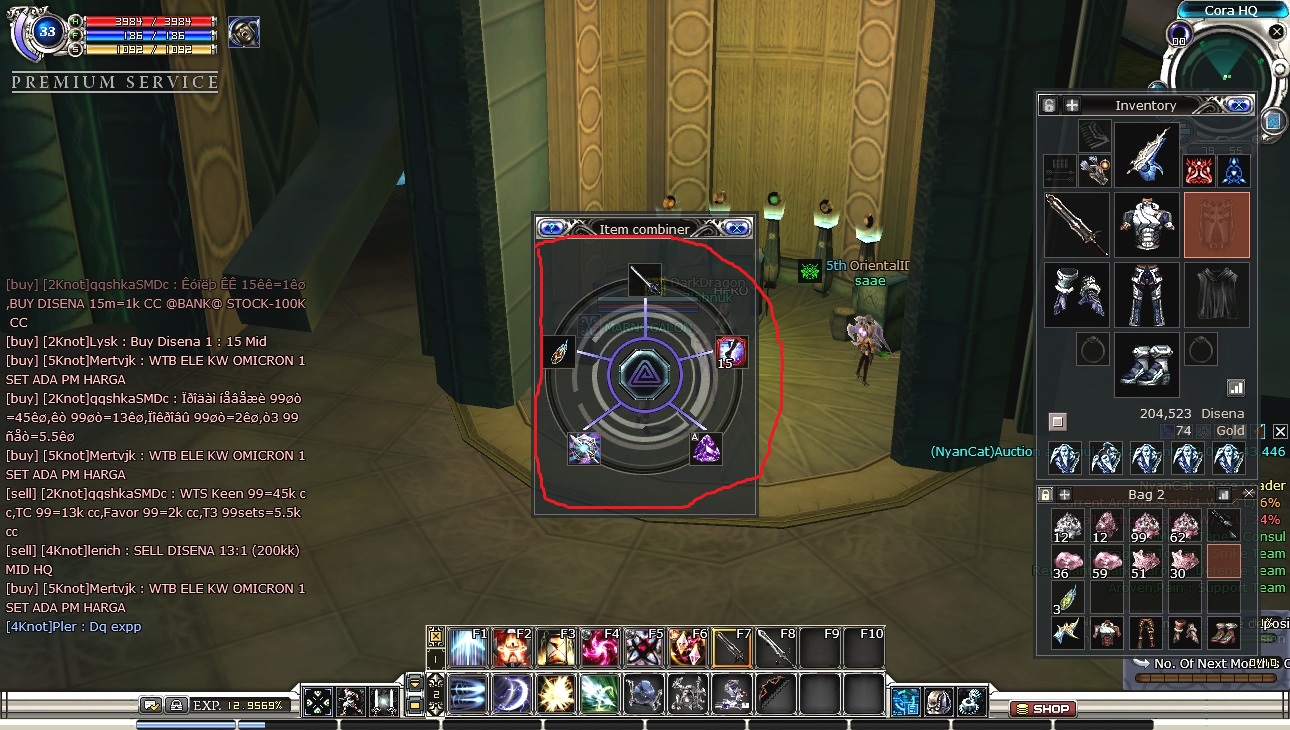This screenshot has width=1290, height=730.
Task: Select the ore stack of 99 in Bag 2
Action: [x=1146, y=525]
